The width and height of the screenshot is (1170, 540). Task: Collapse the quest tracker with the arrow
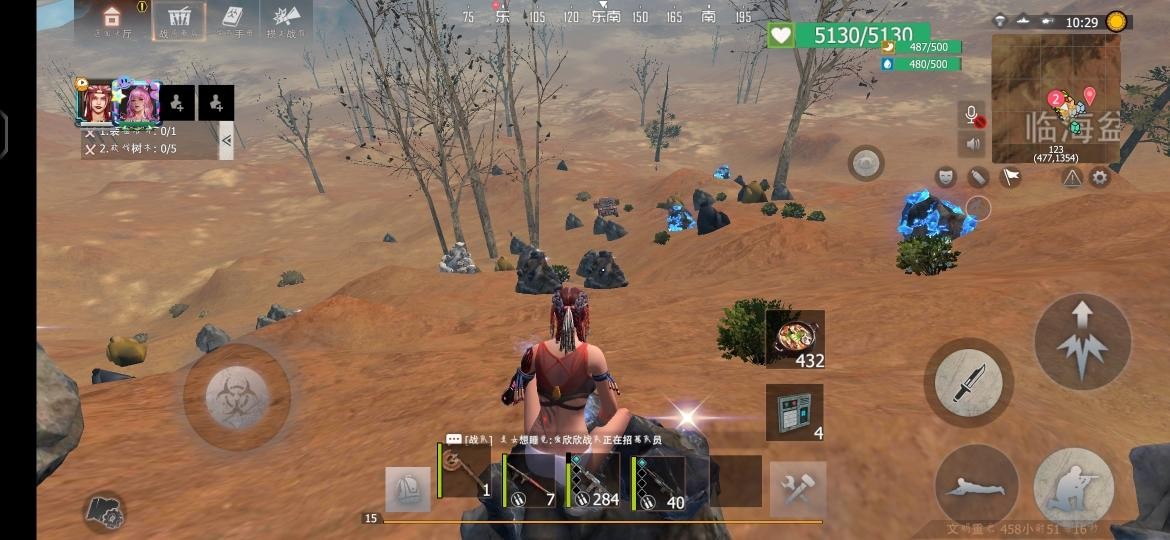(227, 140)
